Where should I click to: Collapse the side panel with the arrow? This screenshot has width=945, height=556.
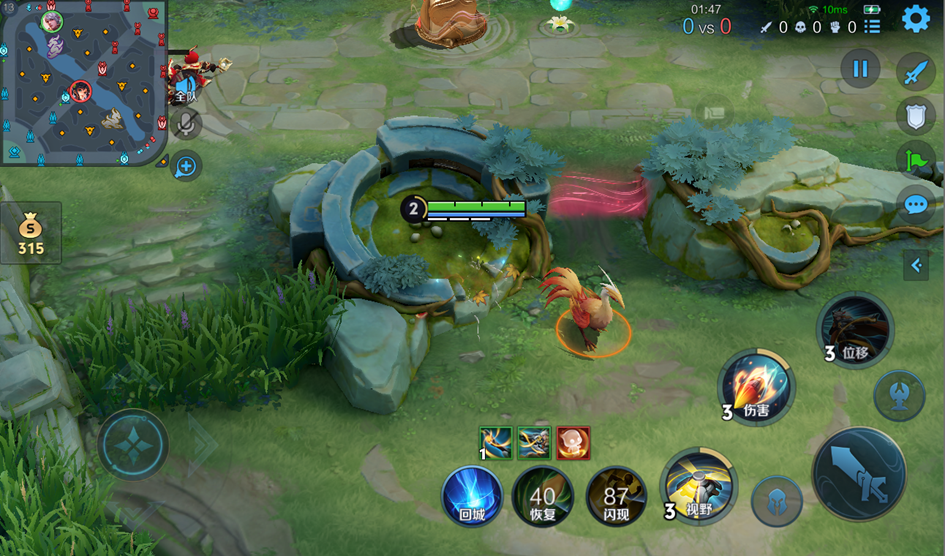tap(916, 265)
